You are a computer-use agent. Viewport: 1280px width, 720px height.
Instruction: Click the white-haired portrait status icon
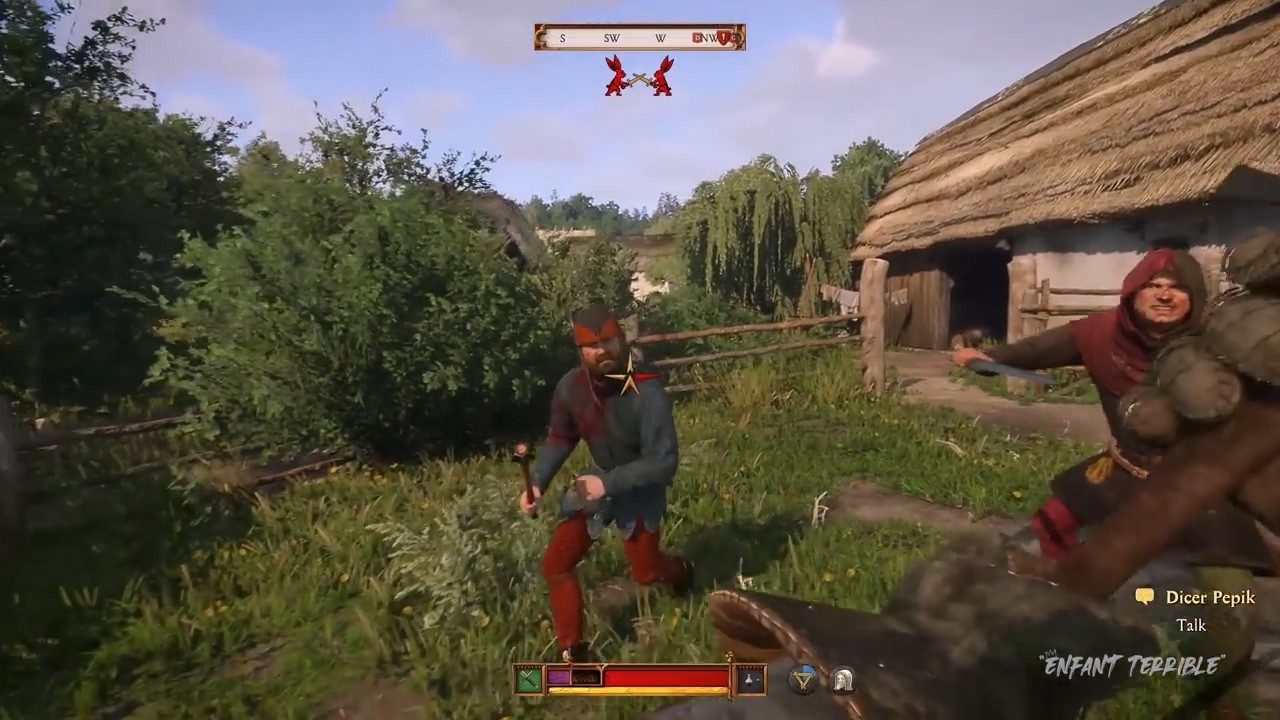tap(842, 679)
